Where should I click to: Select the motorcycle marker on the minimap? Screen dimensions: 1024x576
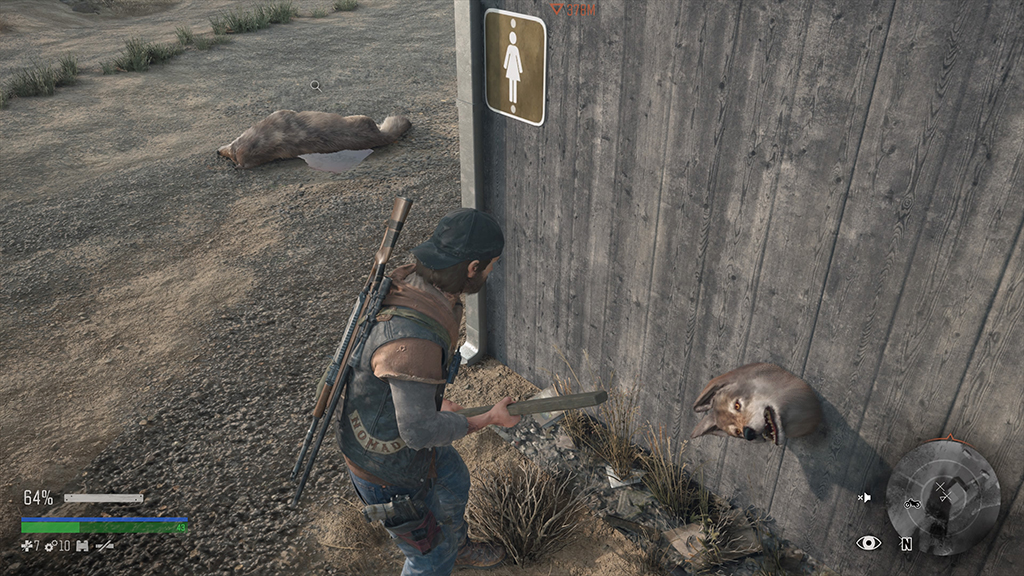pos(911,503)
